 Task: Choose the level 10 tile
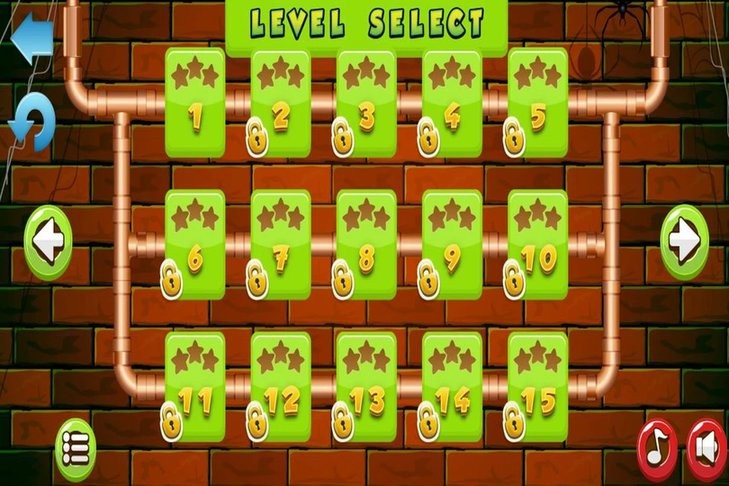tap(538, 243)
